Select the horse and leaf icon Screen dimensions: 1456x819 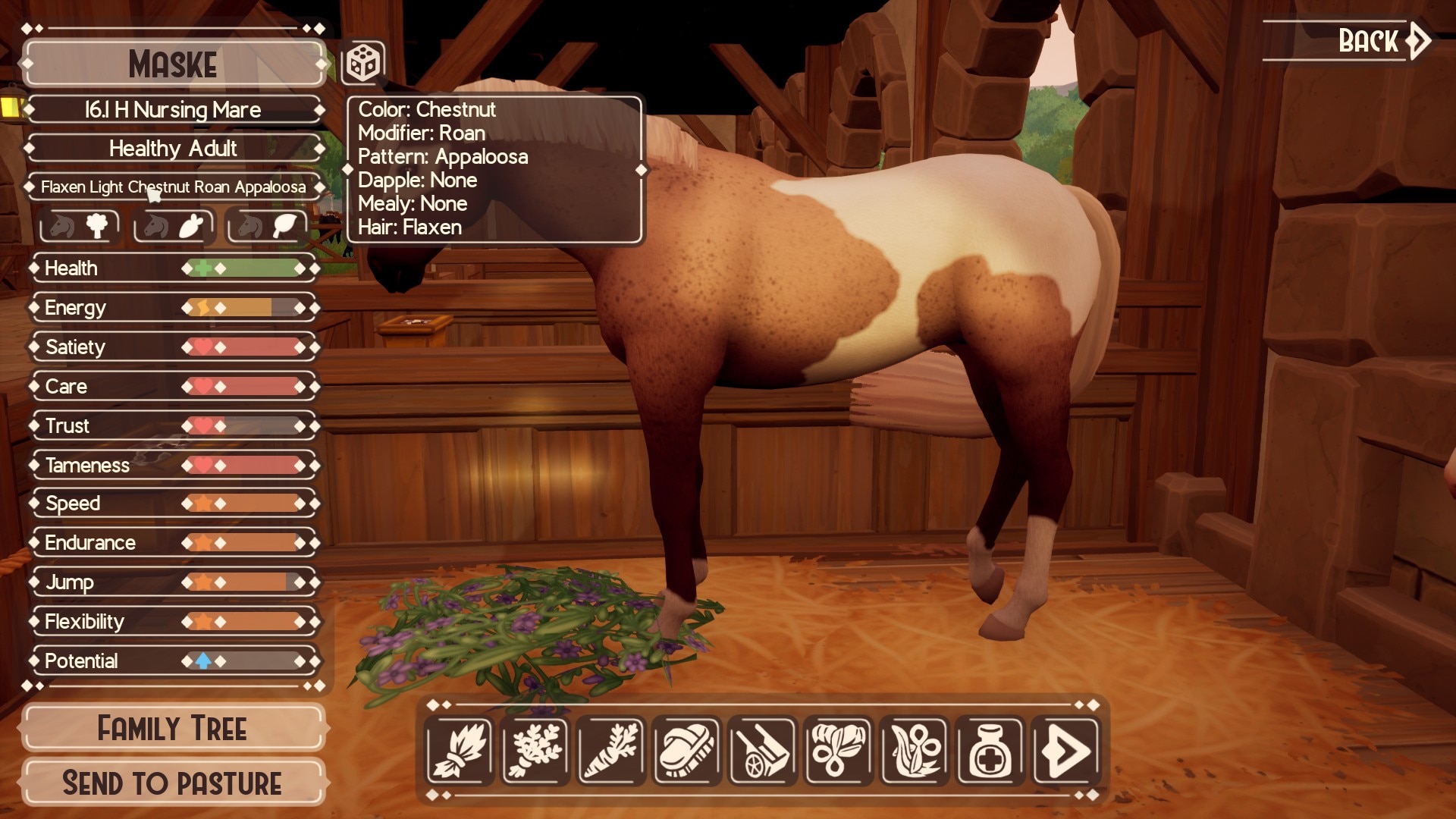267,226
